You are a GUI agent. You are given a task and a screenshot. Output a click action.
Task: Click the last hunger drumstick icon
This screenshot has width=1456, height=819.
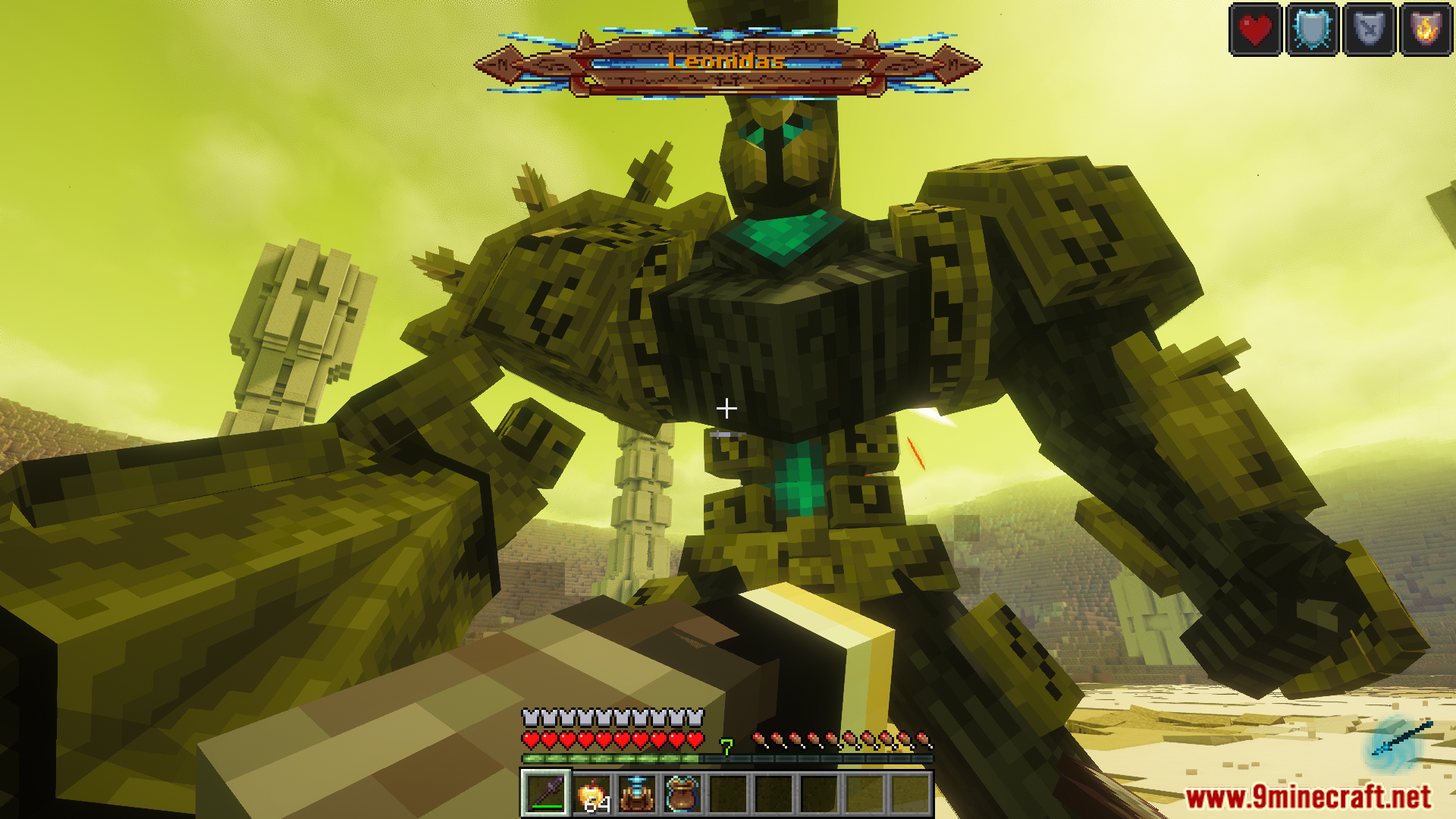[923, 738]
